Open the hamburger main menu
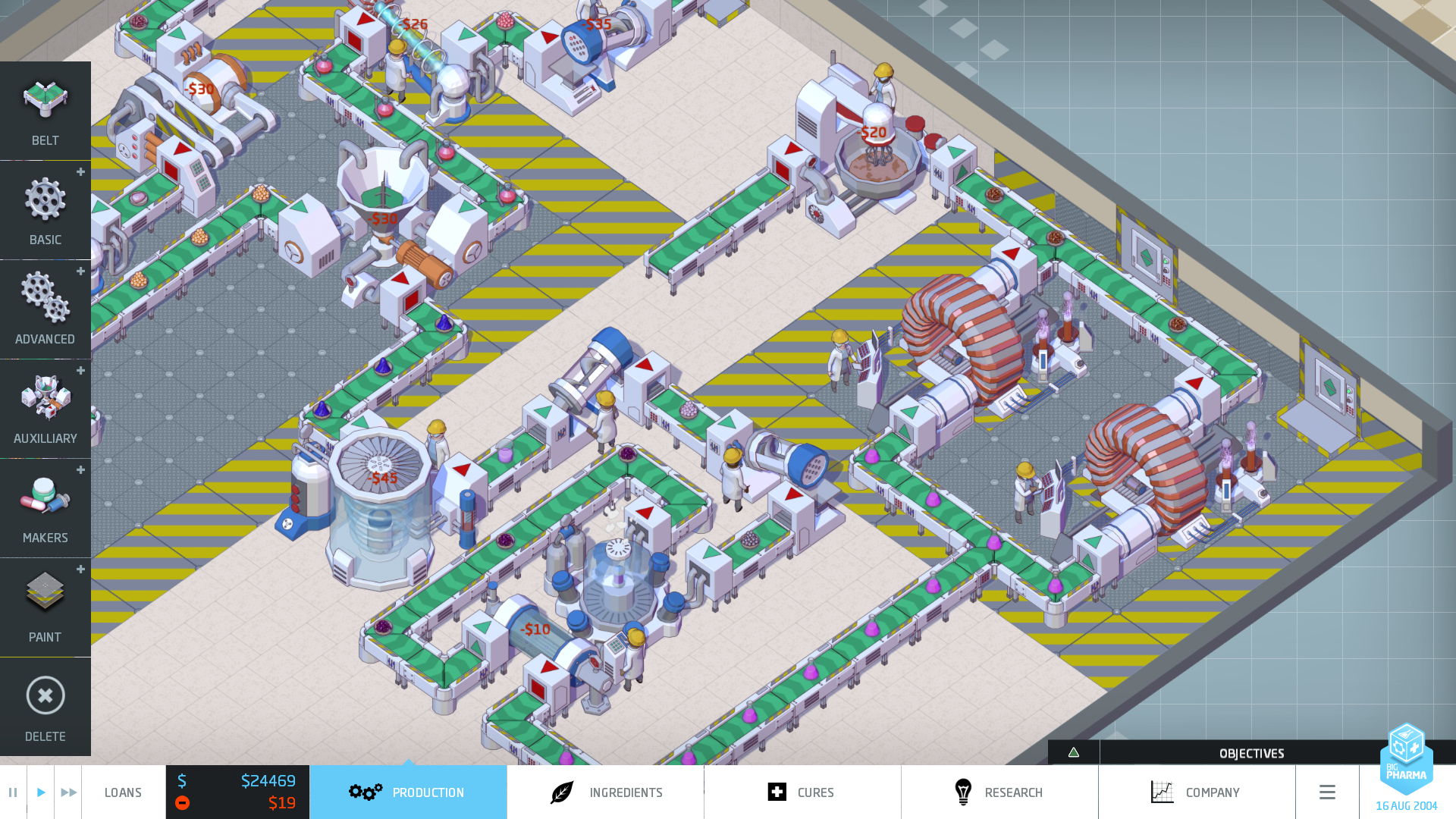 click(x=1327, y=792)
